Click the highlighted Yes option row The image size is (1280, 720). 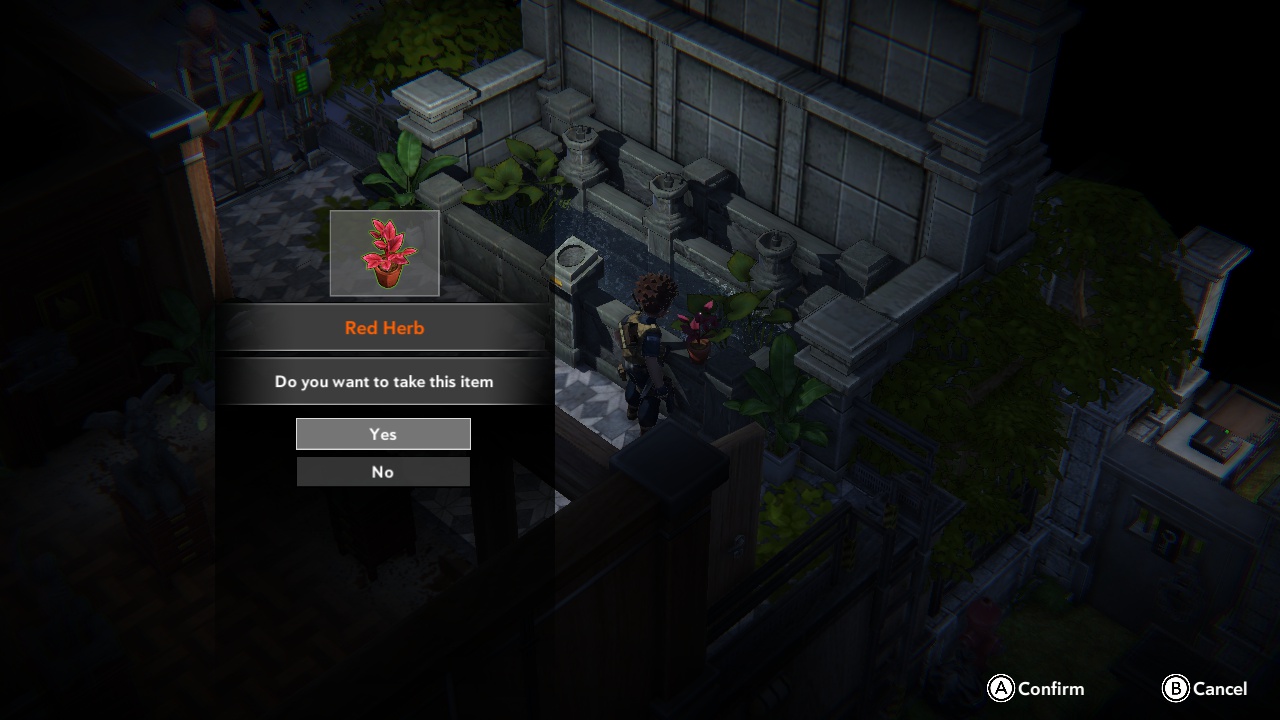click(383, 433)
